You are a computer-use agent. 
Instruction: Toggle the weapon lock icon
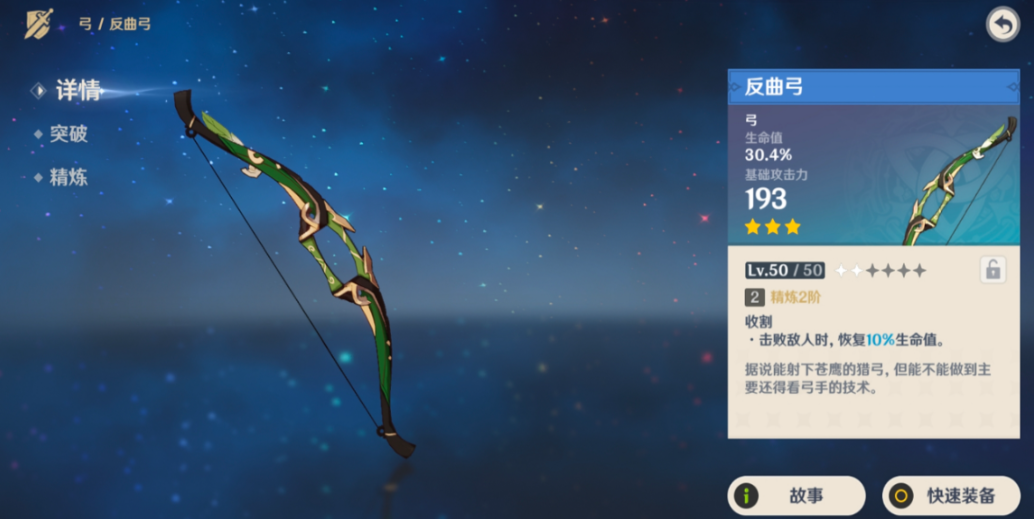coord(991,270)
